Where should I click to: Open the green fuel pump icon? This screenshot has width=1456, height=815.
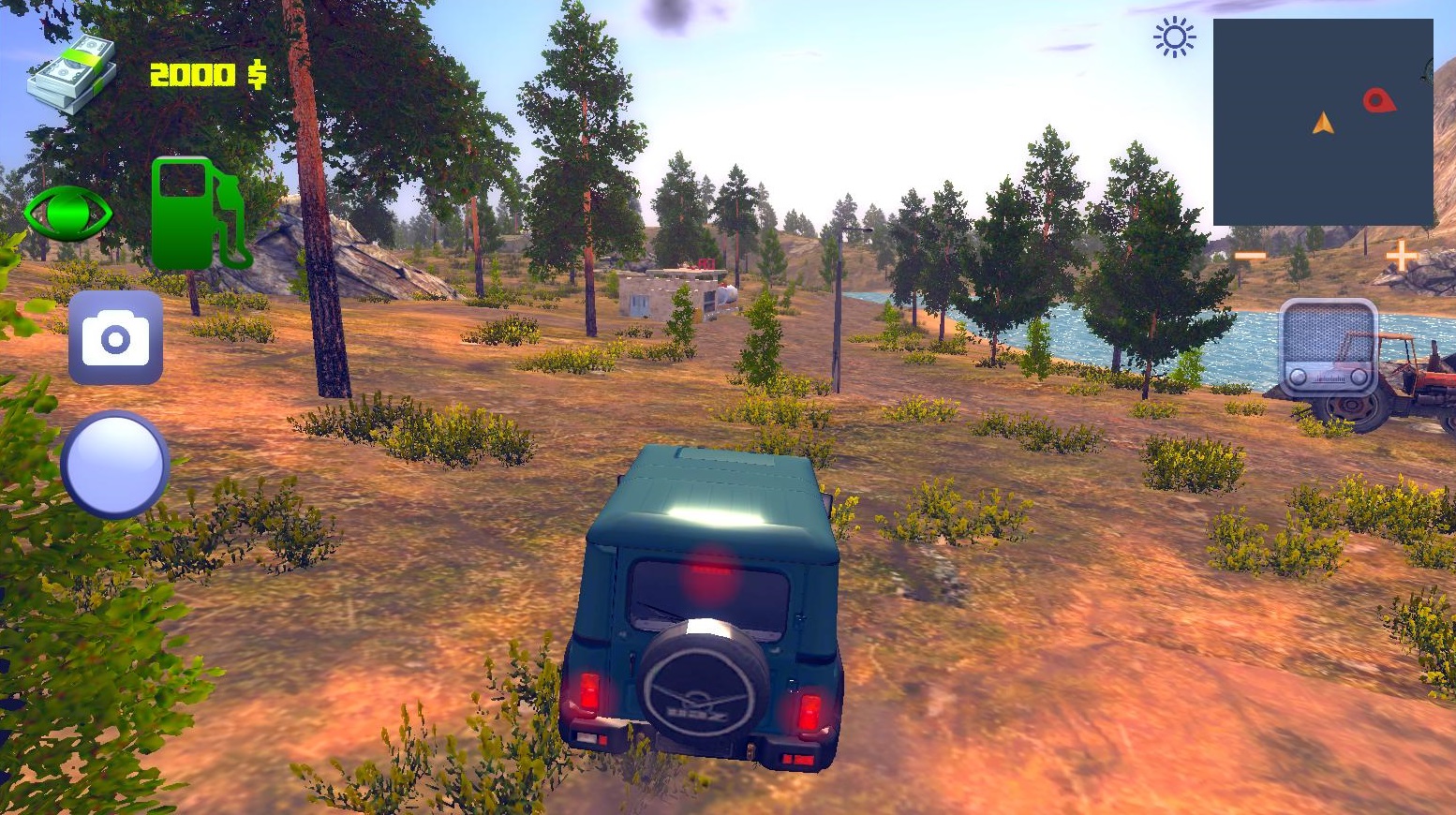click(x=199, y=214)
